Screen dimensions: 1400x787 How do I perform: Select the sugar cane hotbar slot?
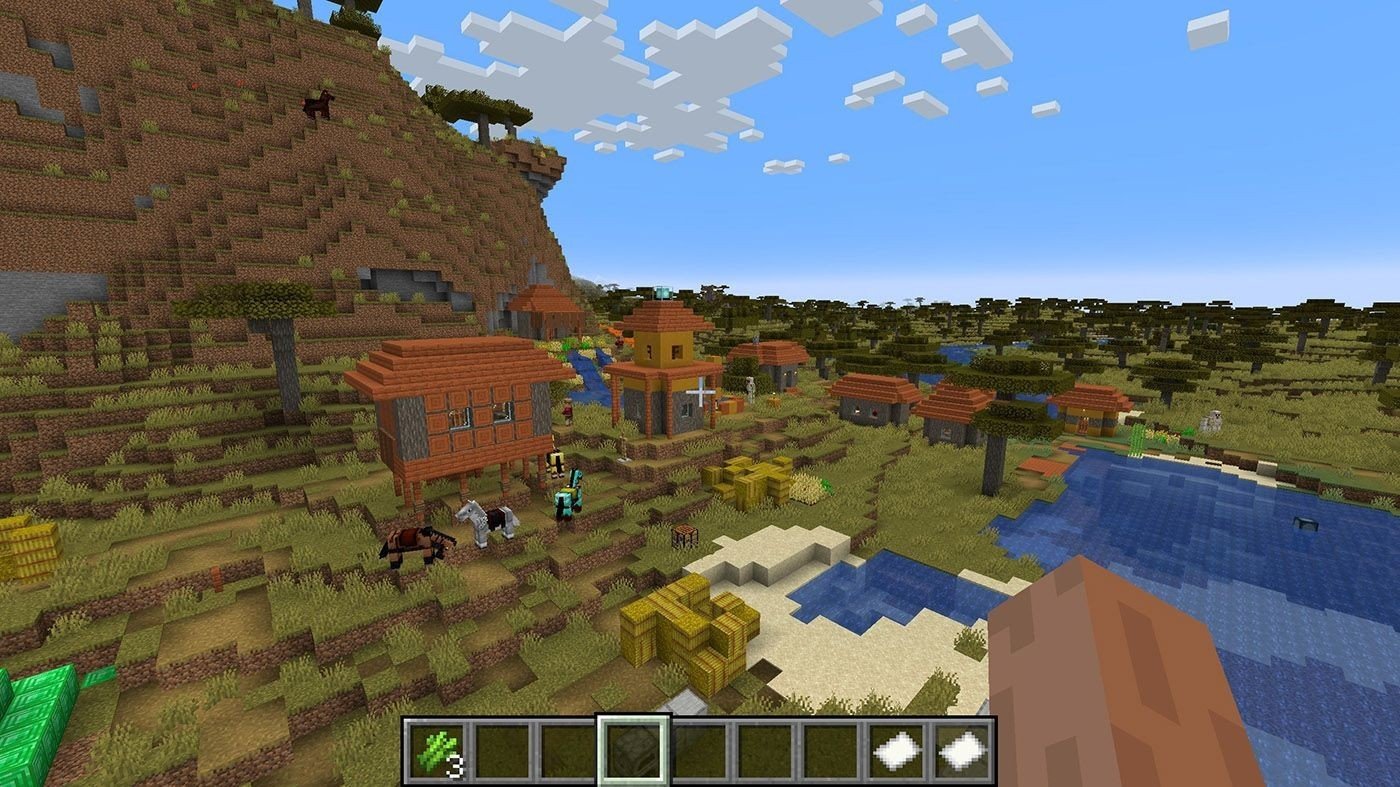coord(437,750)
